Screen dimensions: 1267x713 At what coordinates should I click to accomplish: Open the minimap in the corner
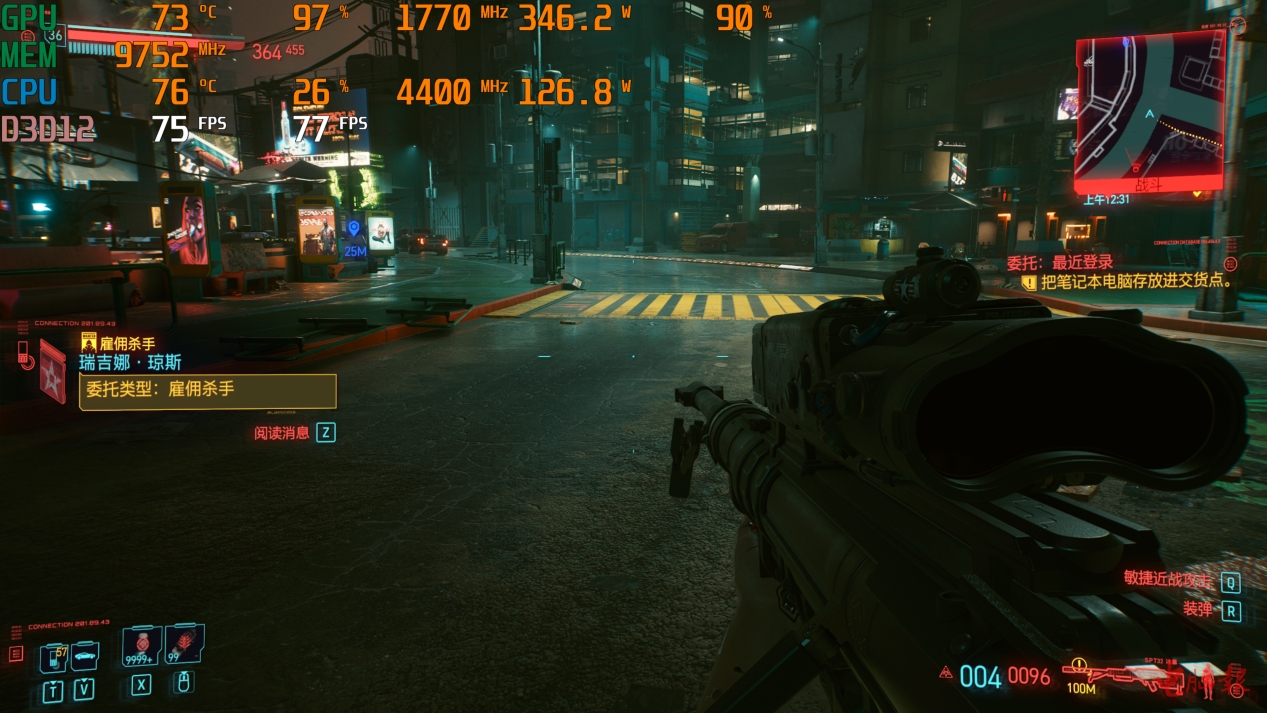click(x=1150, y=111)
